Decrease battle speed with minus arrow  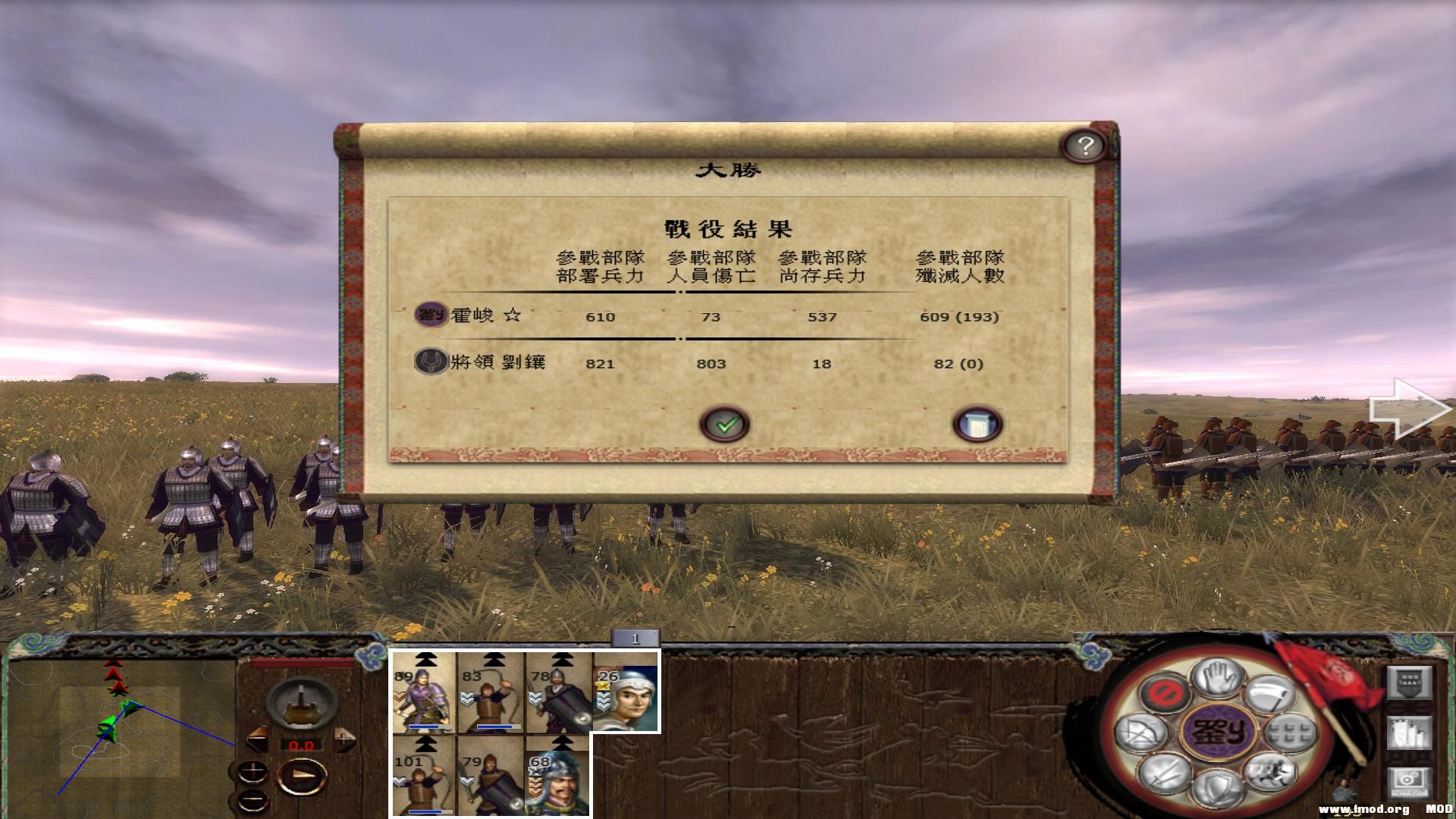click(258, 739)
